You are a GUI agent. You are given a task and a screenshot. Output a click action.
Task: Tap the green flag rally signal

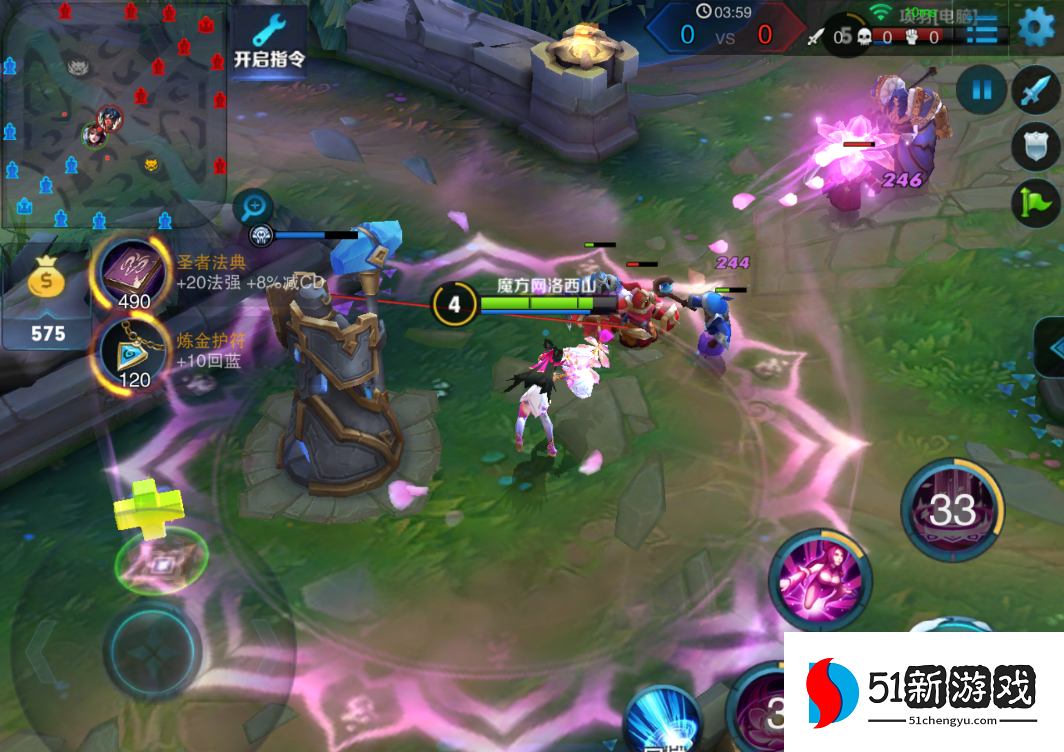(1035, 203)
